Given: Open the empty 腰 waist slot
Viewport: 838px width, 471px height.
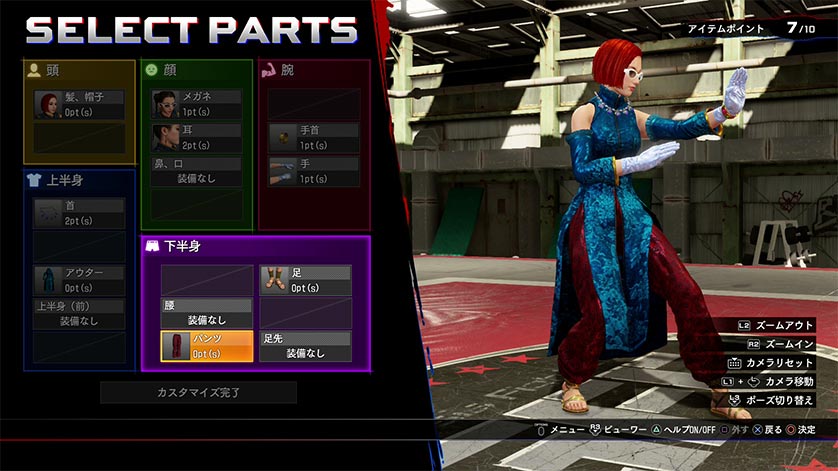Looking at the screenshot, I should coord(207,313).
